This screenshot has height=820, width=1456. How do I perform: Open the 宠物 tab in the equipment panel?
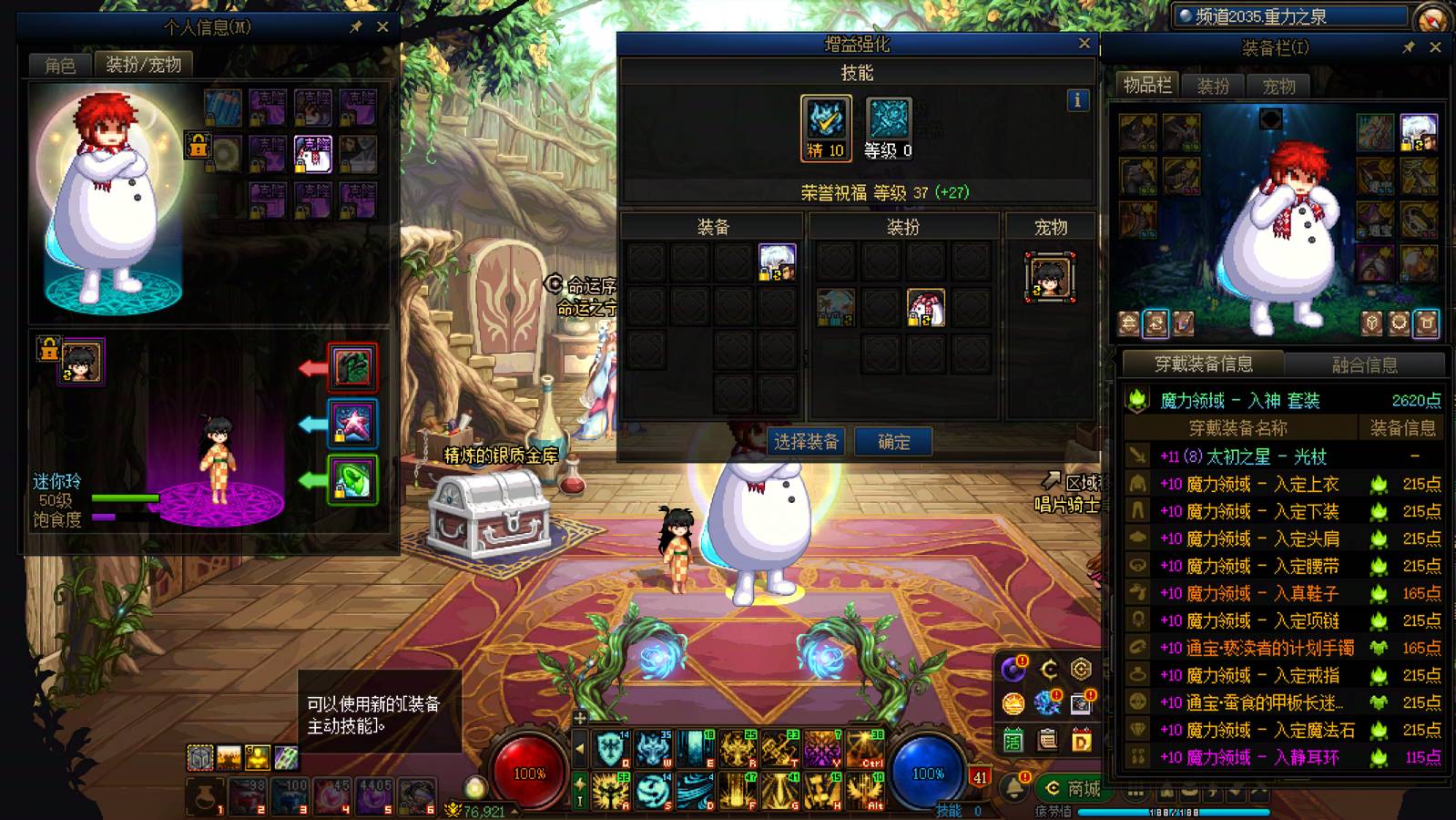pyautogui.click(x=1278, y=86)
